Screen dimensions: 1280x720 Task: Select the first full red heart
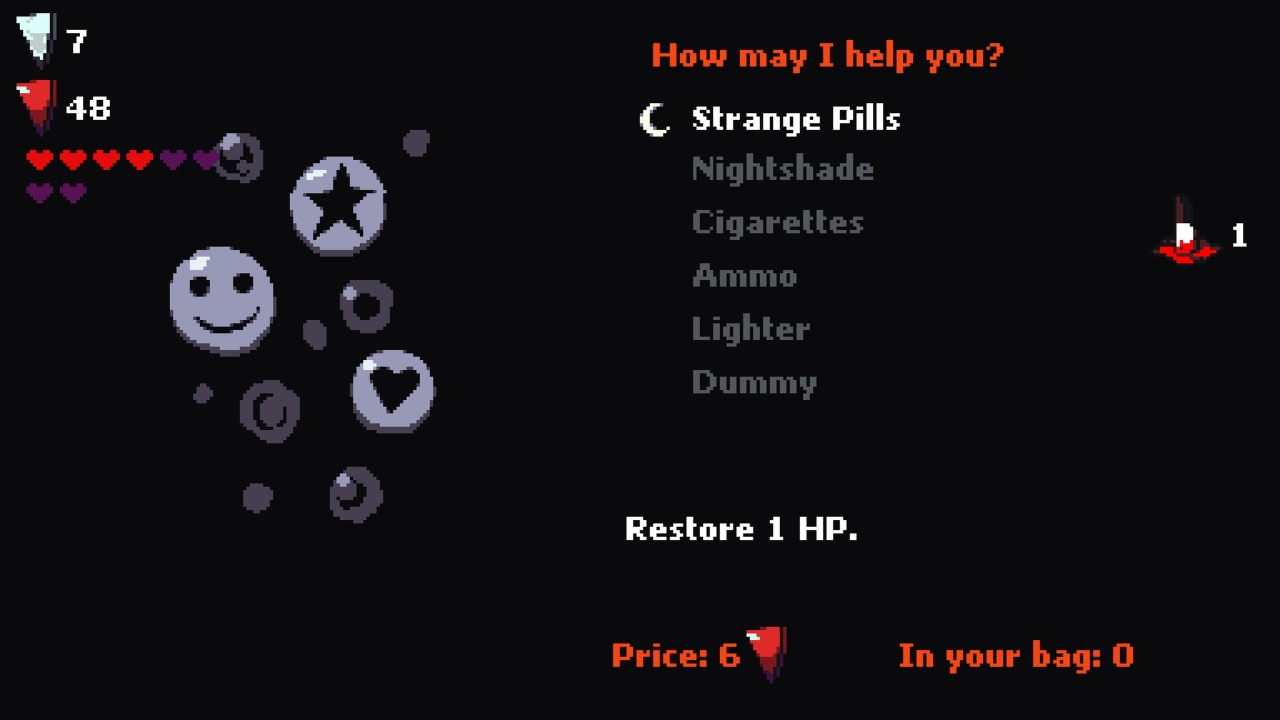(40, 157)
